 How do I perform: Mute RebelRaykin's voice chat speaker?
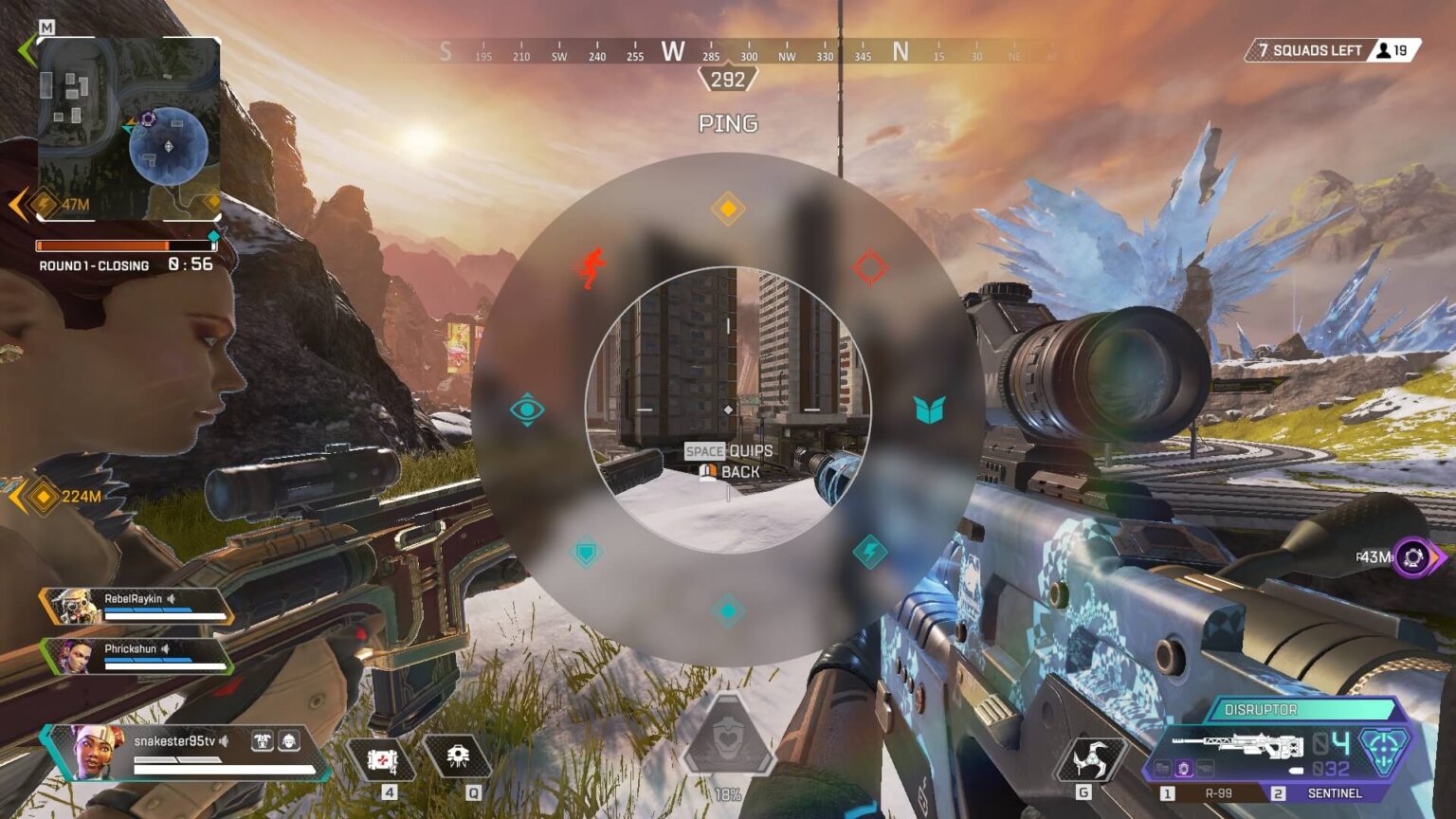click(171, 598)
